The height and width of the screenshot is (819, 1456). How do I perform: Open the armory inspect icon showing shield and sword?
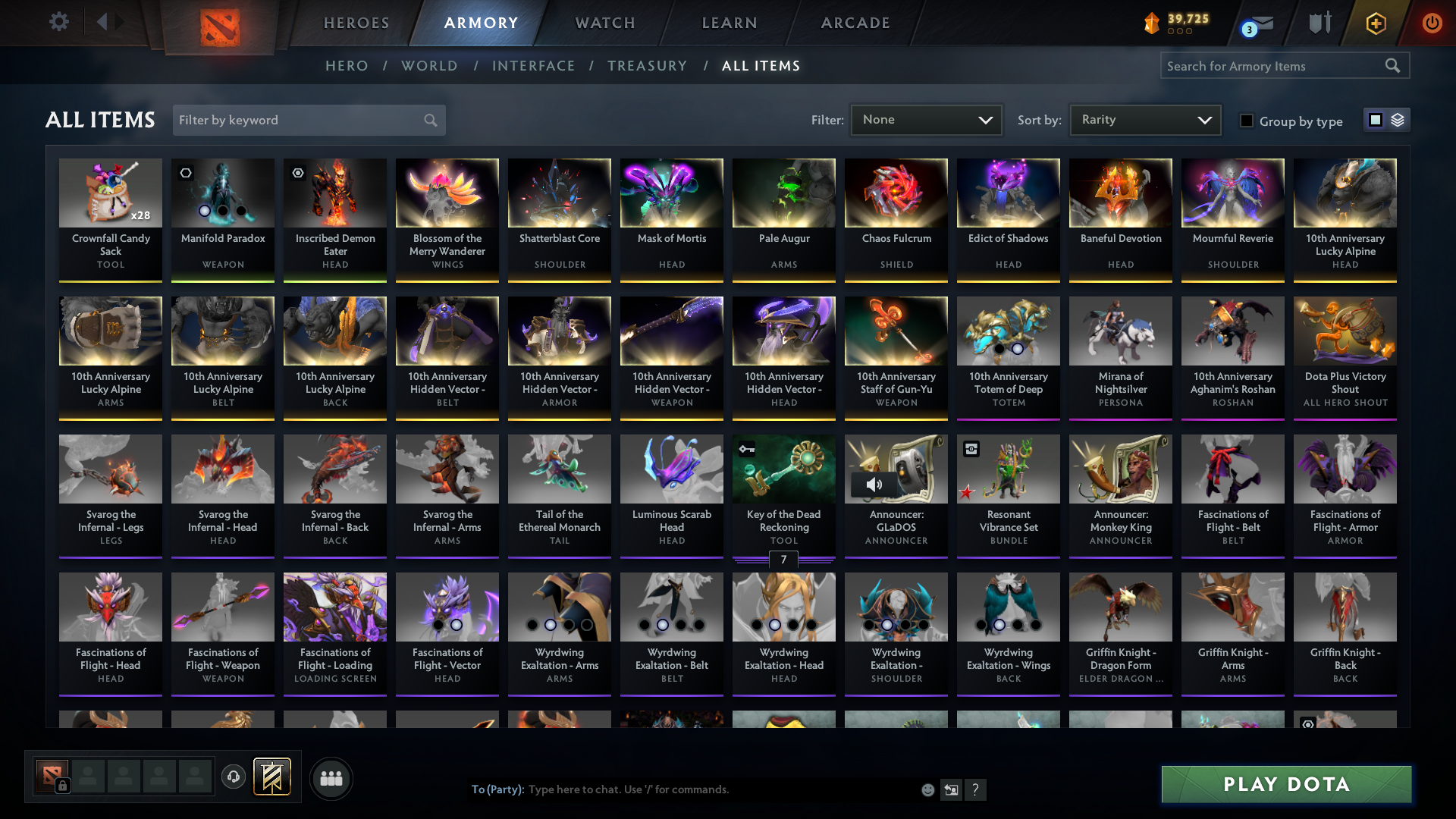[x=1319, y=23]
